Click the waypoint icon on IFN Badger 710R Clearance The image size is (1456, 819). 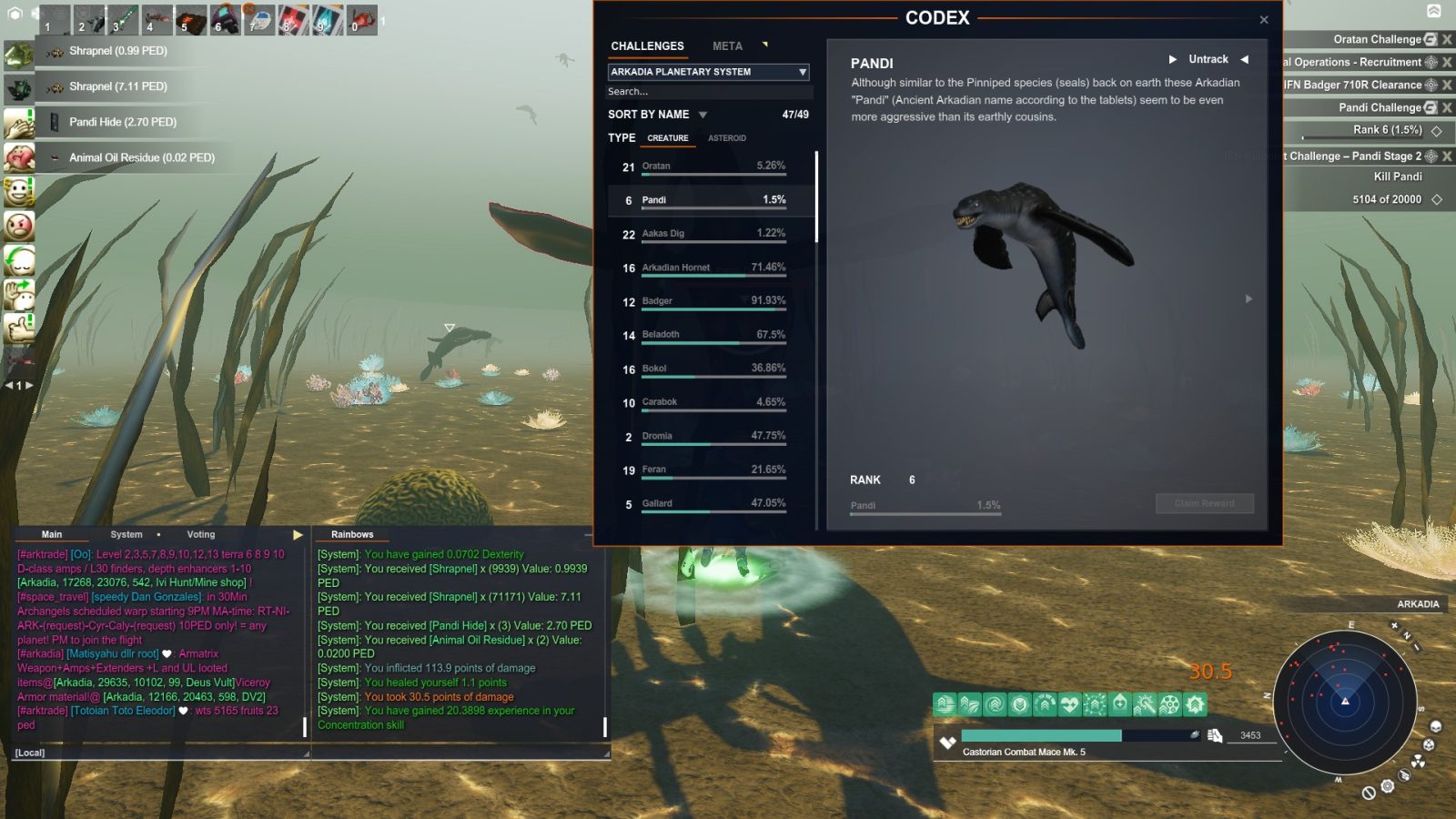tap(1431, 84)
